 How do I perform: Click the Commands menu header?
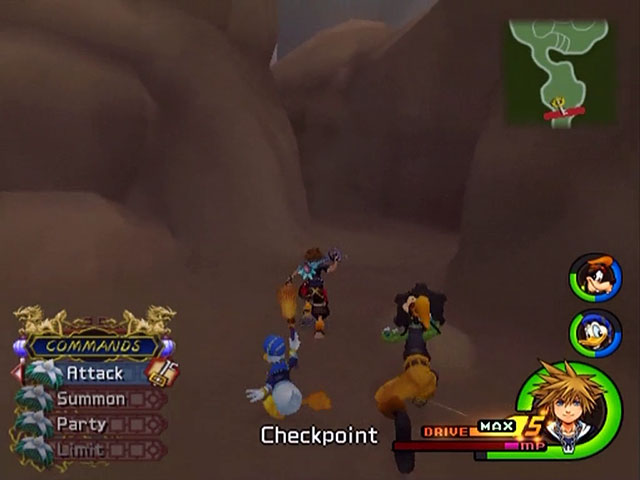92,346
